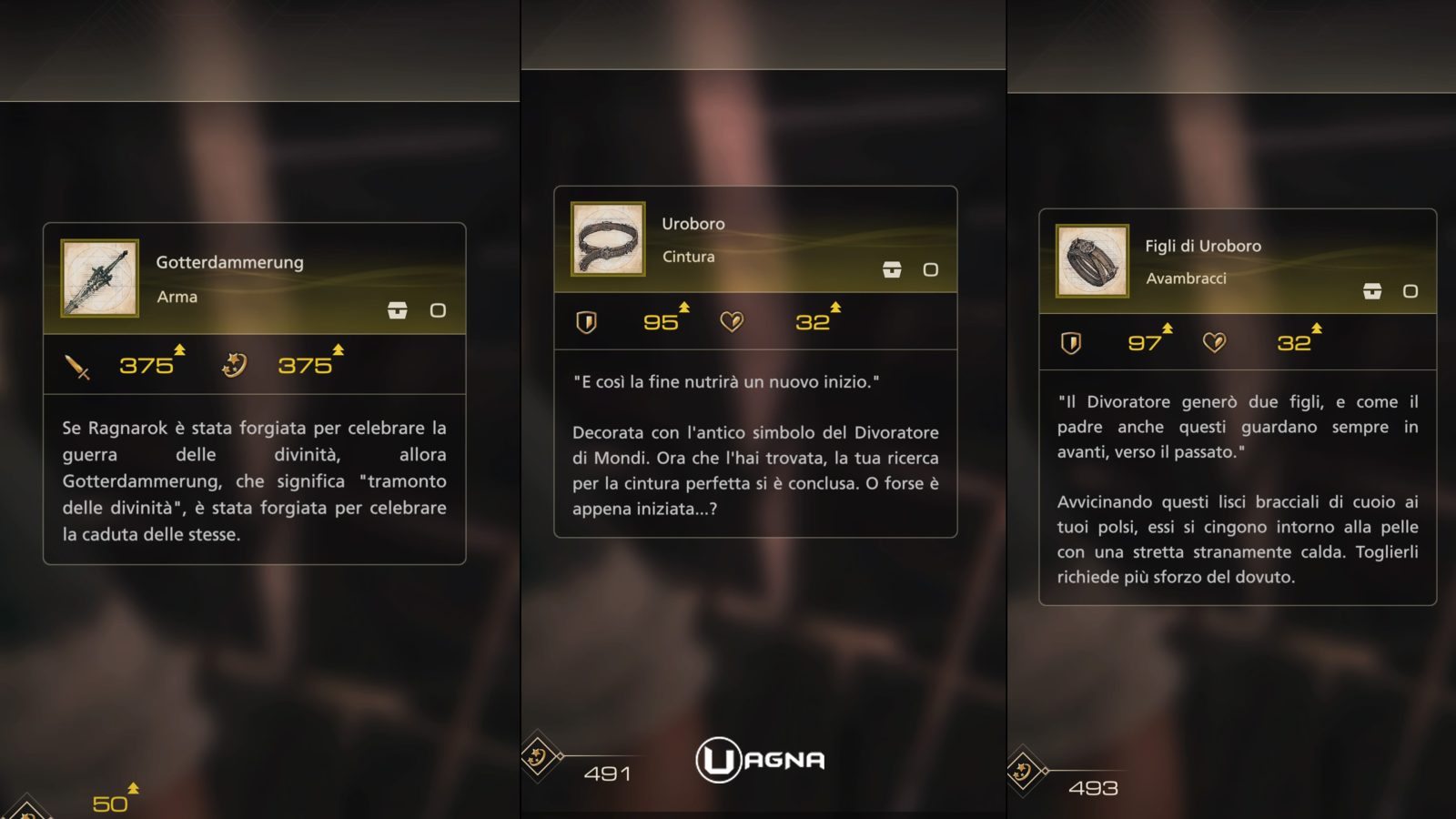1456x819 pixels.
Task: Open the Uagna logo watermark
Action: tap(761, 760)
